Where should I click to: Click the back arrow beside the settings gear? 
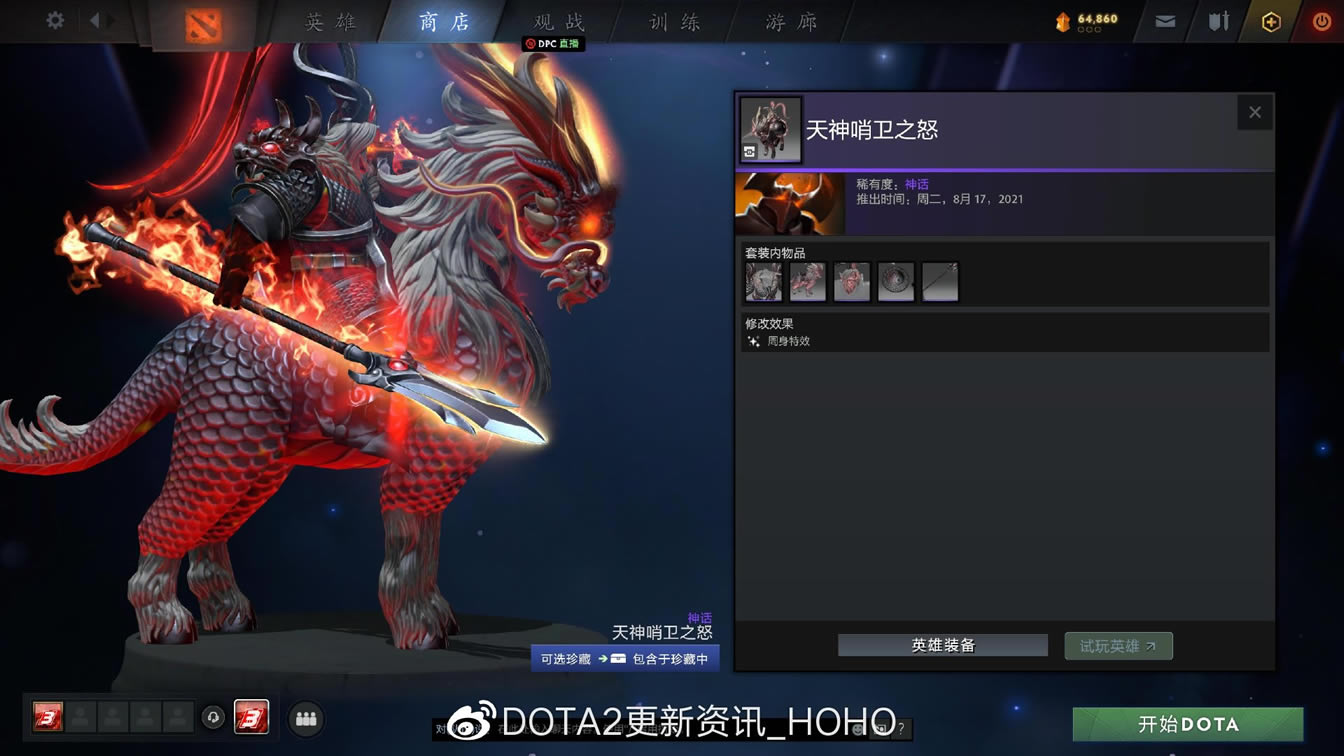[x=95, y=20]
